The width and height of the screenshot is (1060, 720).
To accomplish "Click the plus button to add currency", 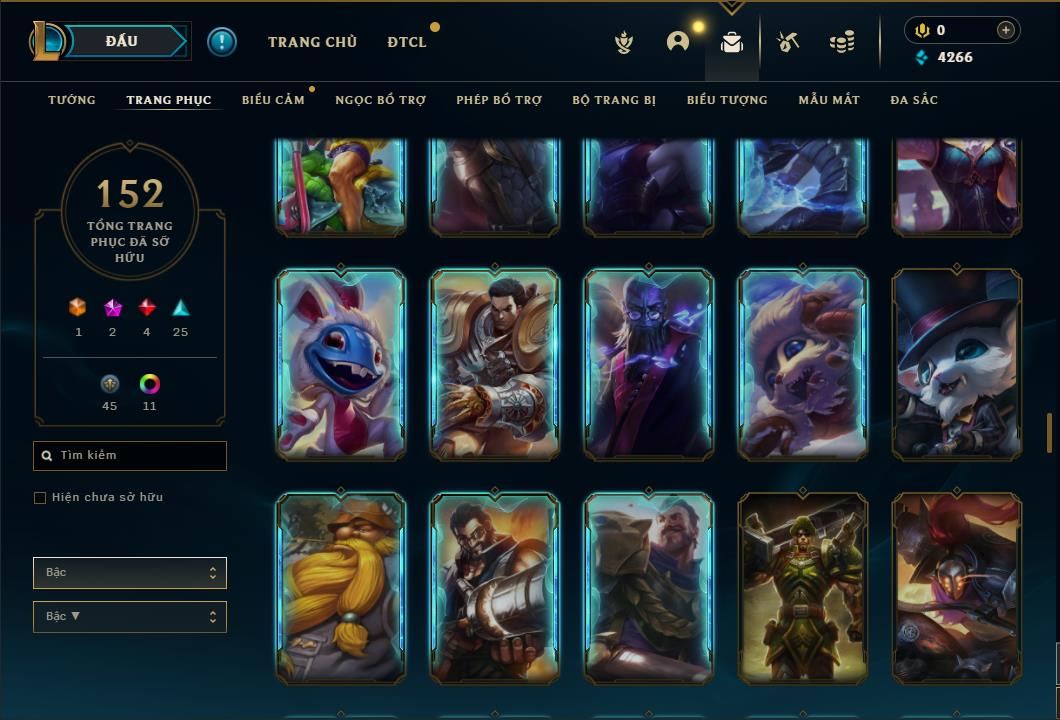I will pyautogui.click(x=1006, y=30).
